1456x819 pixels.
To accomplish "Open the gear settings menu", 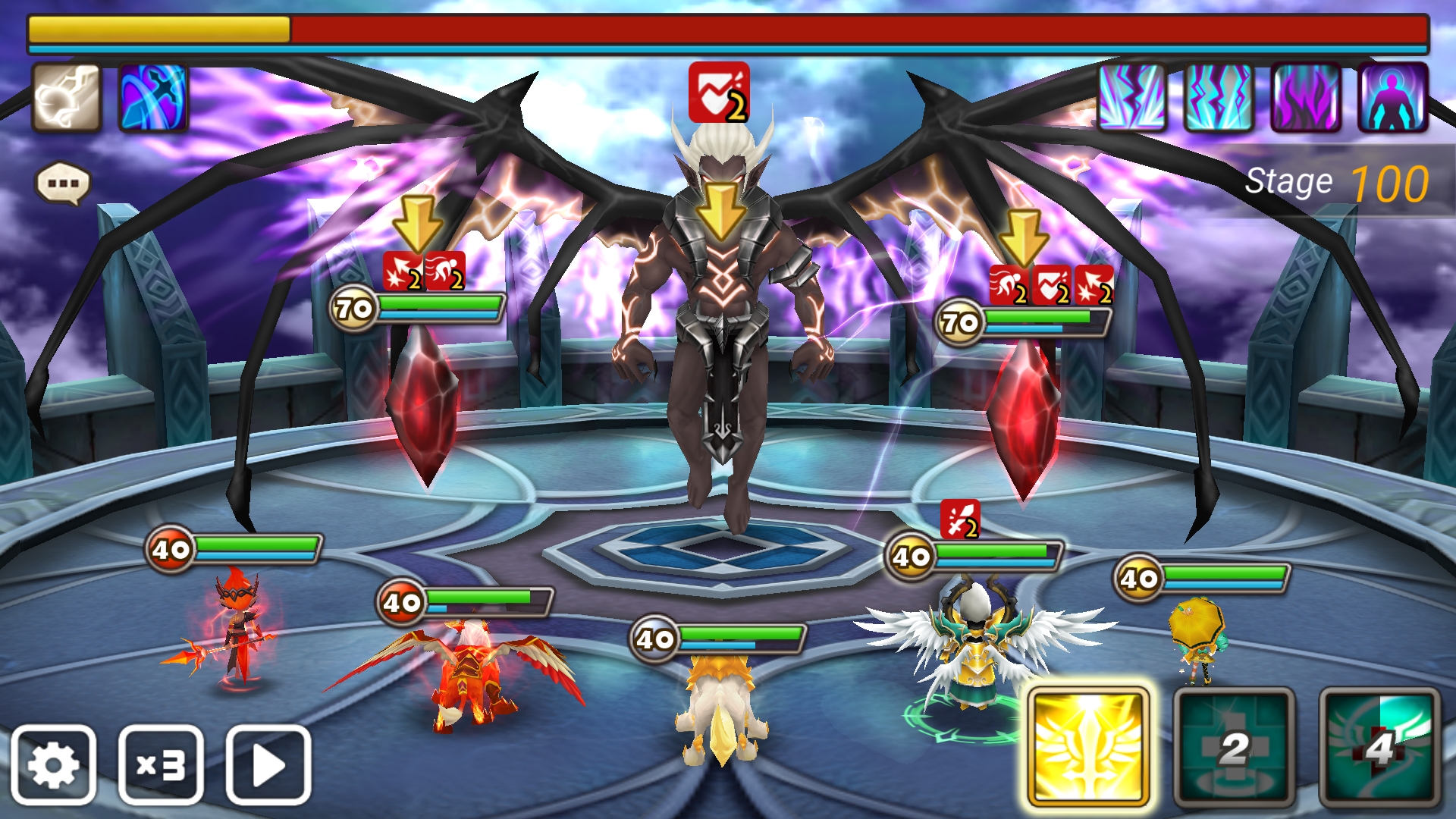I will 53,764.
